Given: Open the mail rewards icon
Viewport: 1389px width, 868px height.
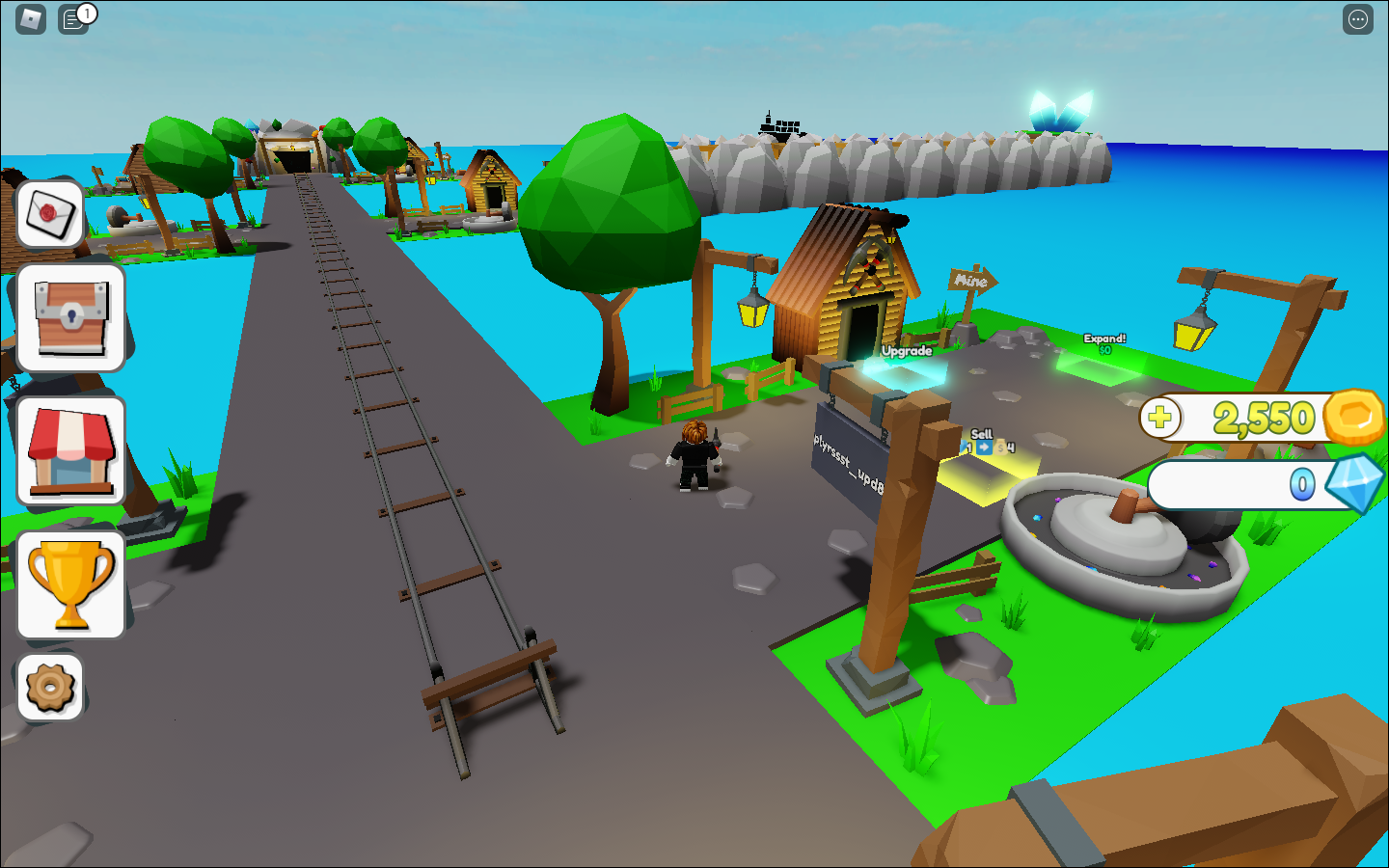Looking at the screenshot, I should pyautogui.click(x=48, y=214).
